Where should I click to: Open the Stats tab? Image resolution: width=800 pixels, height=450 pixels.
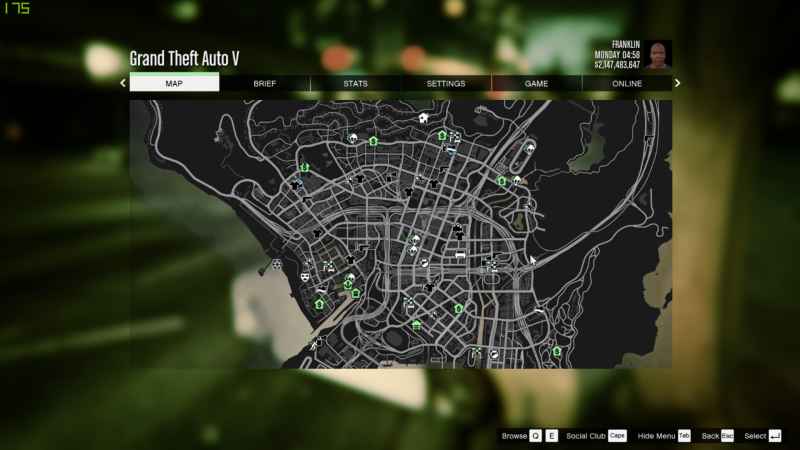(355, 84)
